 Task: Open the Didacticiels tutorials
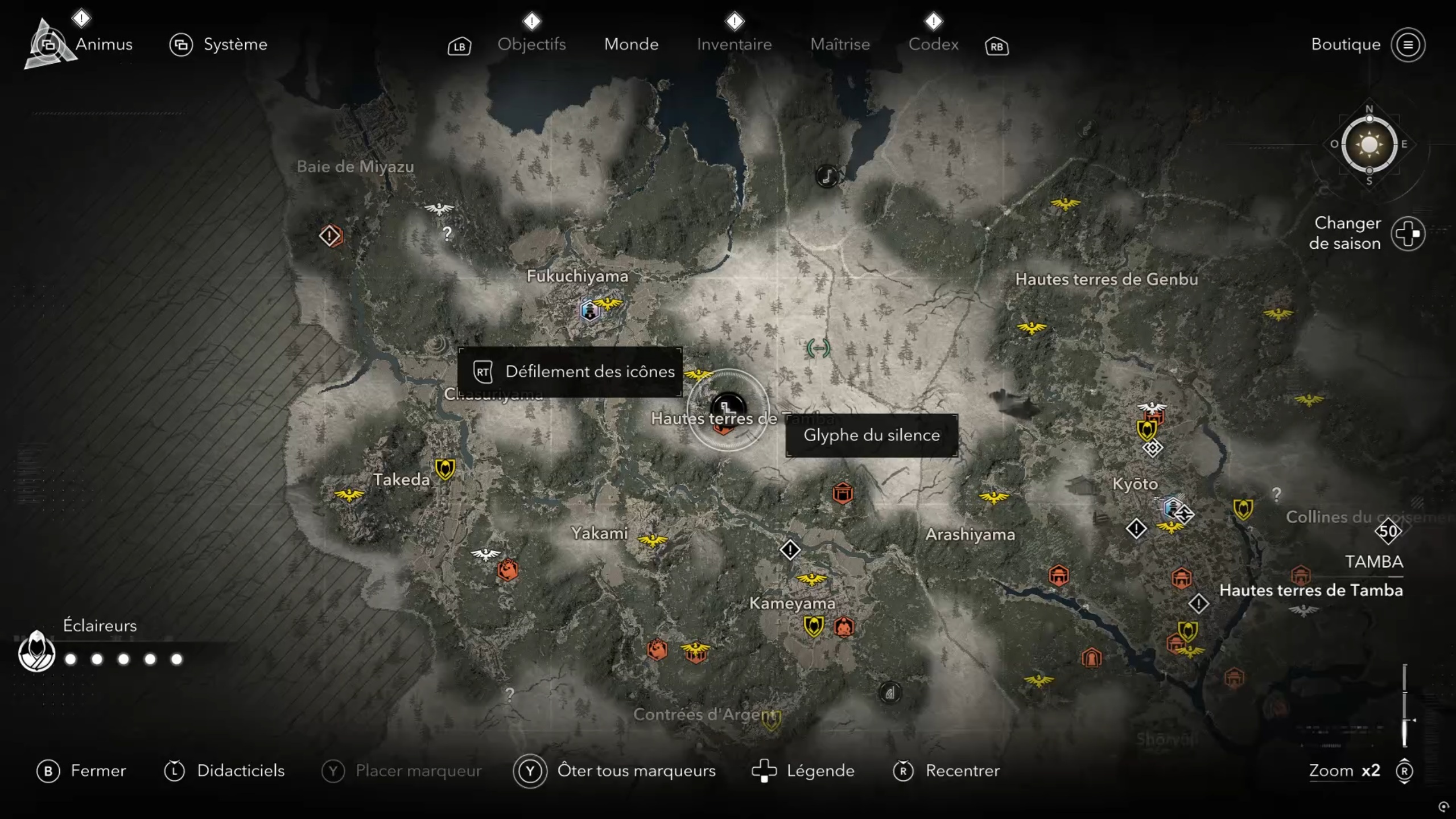[240, 771]
